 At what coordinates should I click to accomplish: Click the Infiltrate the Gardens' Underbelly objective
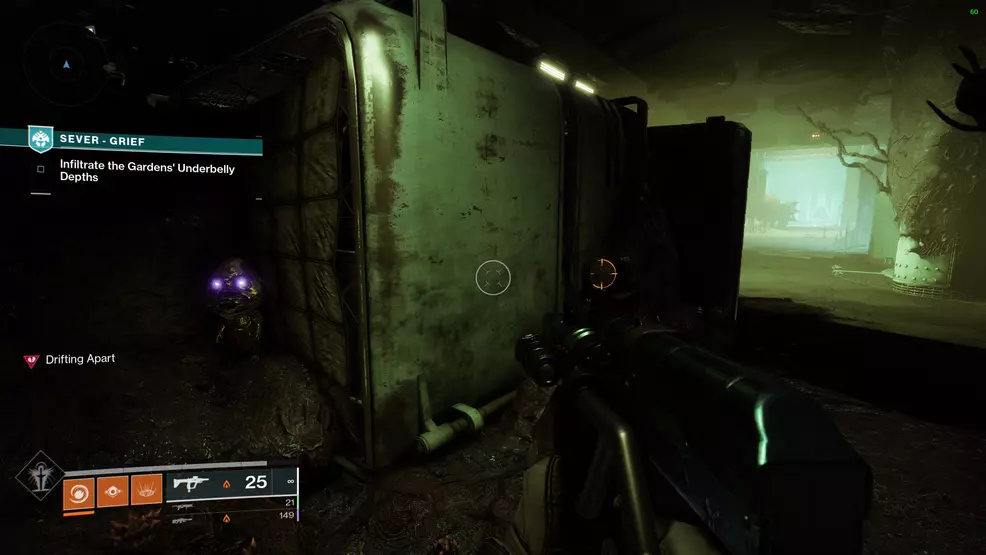(146, 173)
